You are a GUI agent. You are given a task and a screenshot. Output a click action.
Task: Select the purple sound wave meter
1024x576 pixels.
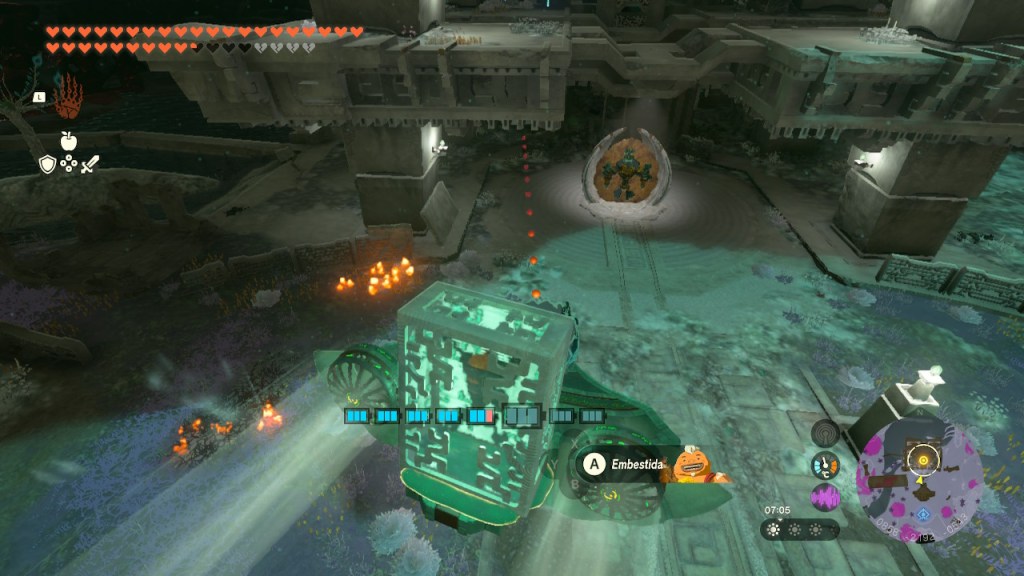(x=825, y=497)
